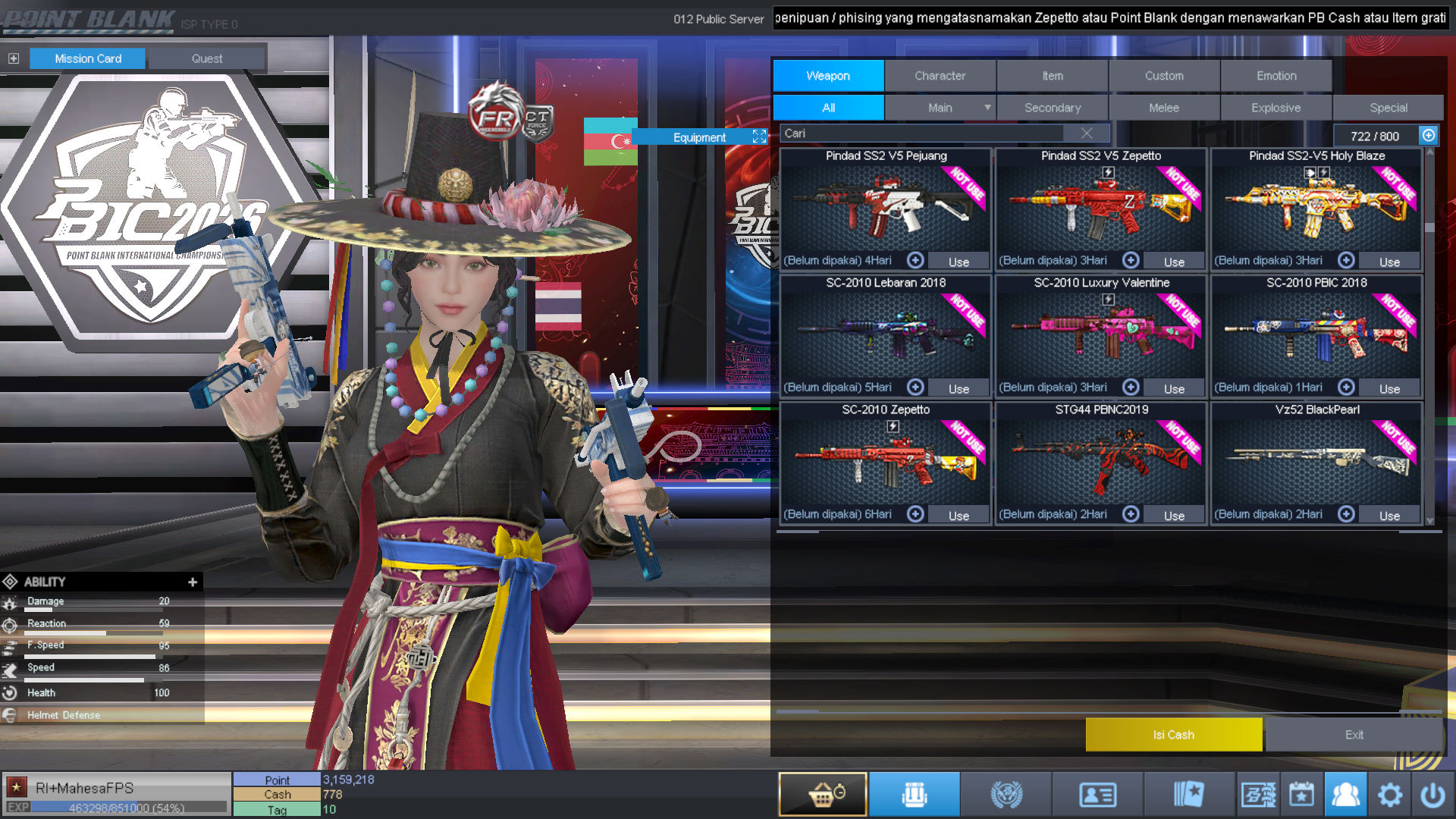The height and width of the screenshot is (819, 1456).
Task: Use the Vz52 BlackPearl weapon
Action: [1389, 516]
